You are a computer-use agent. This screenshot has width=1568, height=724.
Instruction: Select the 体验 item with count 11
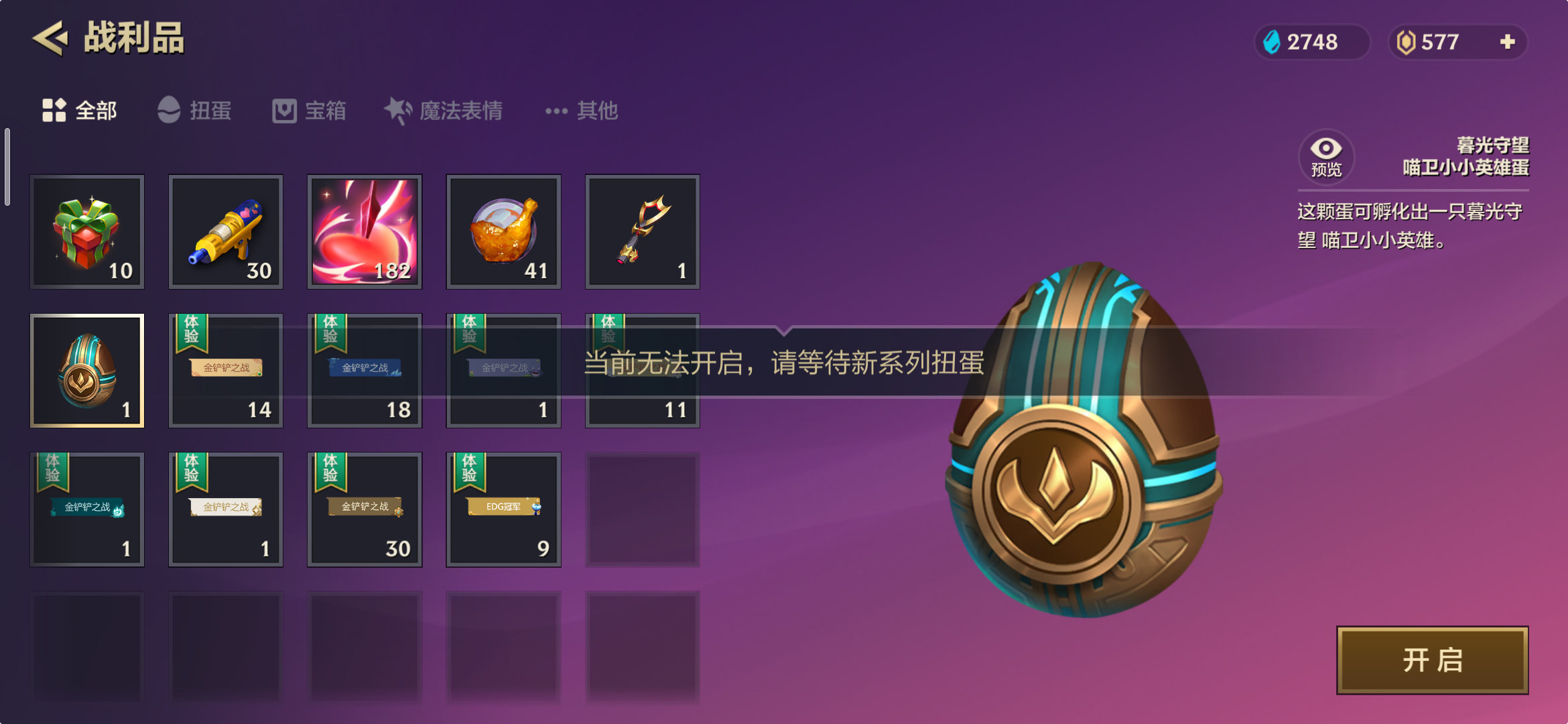pos(642,370)
